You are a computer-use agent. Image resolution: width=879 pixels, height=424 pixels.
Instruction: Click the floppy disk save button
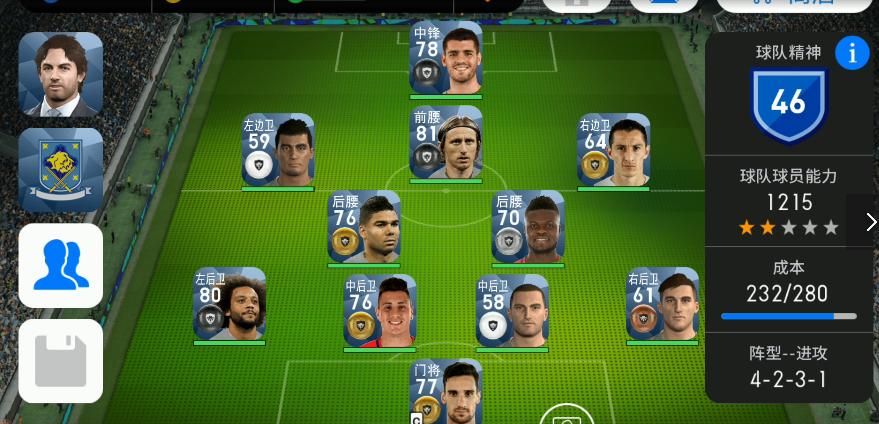pyautogui.click(x=60, y=360)
